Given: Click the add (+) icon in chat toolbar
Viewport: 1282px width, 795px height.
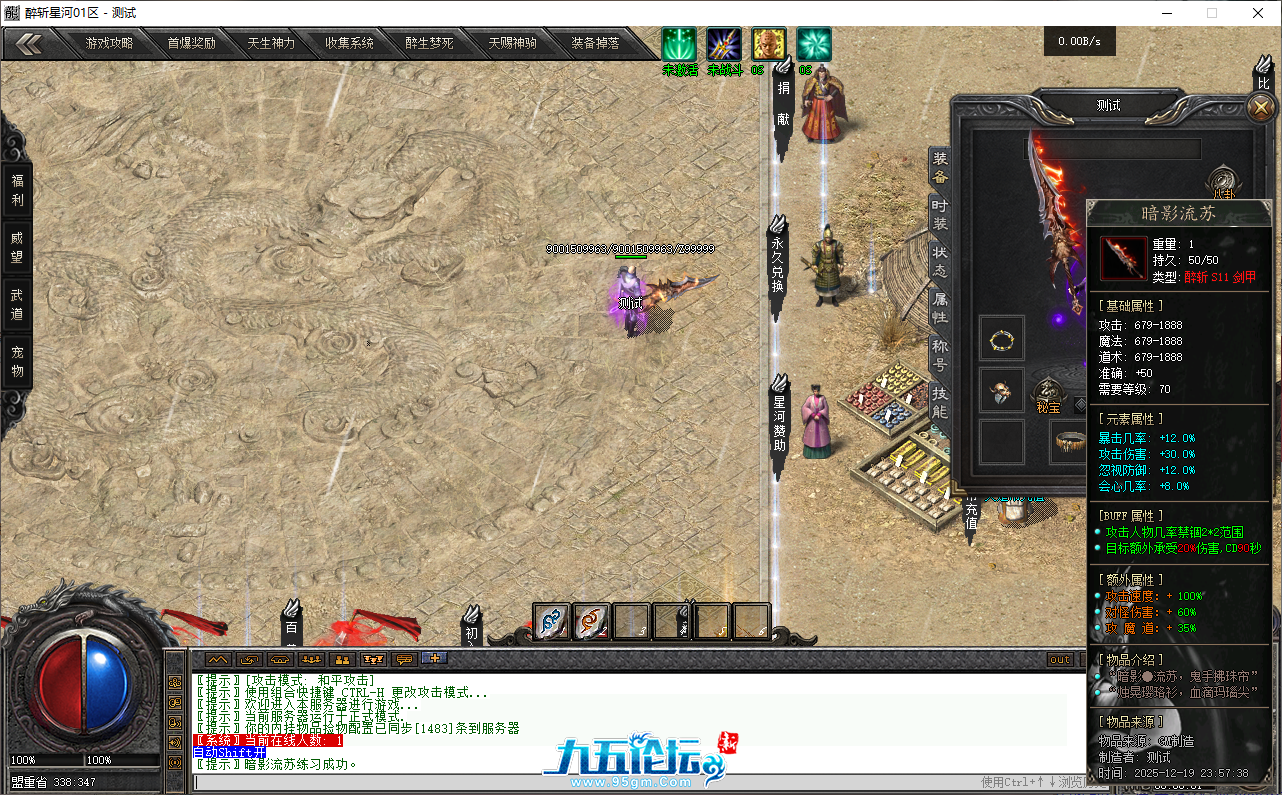Looking at the screenshot, I should pyautogui.click(x=435, y=659).
